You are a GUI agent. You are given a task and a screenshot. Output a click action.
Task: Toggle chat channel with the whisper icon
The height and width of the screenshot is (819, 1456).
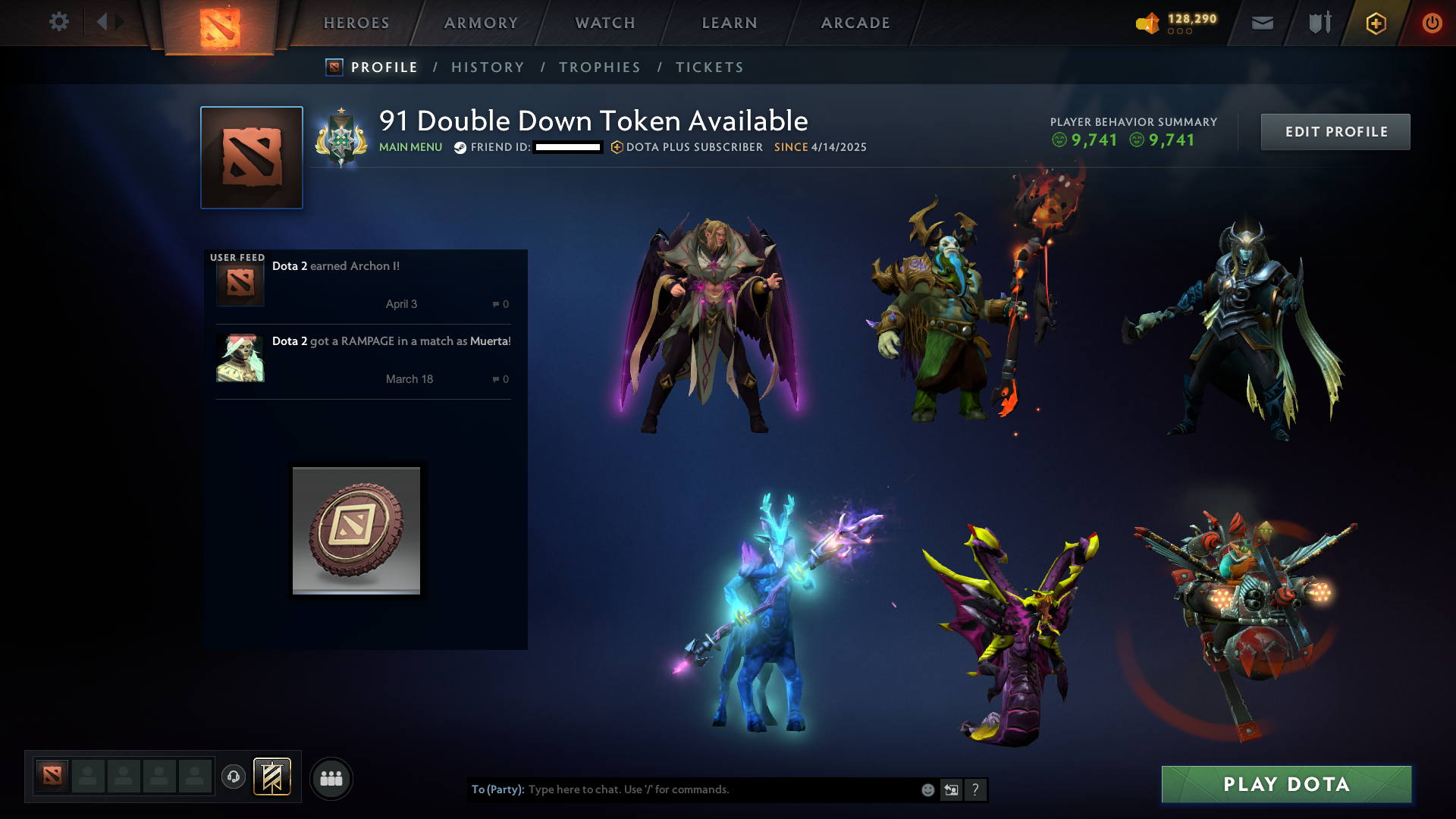pos(951,789)
